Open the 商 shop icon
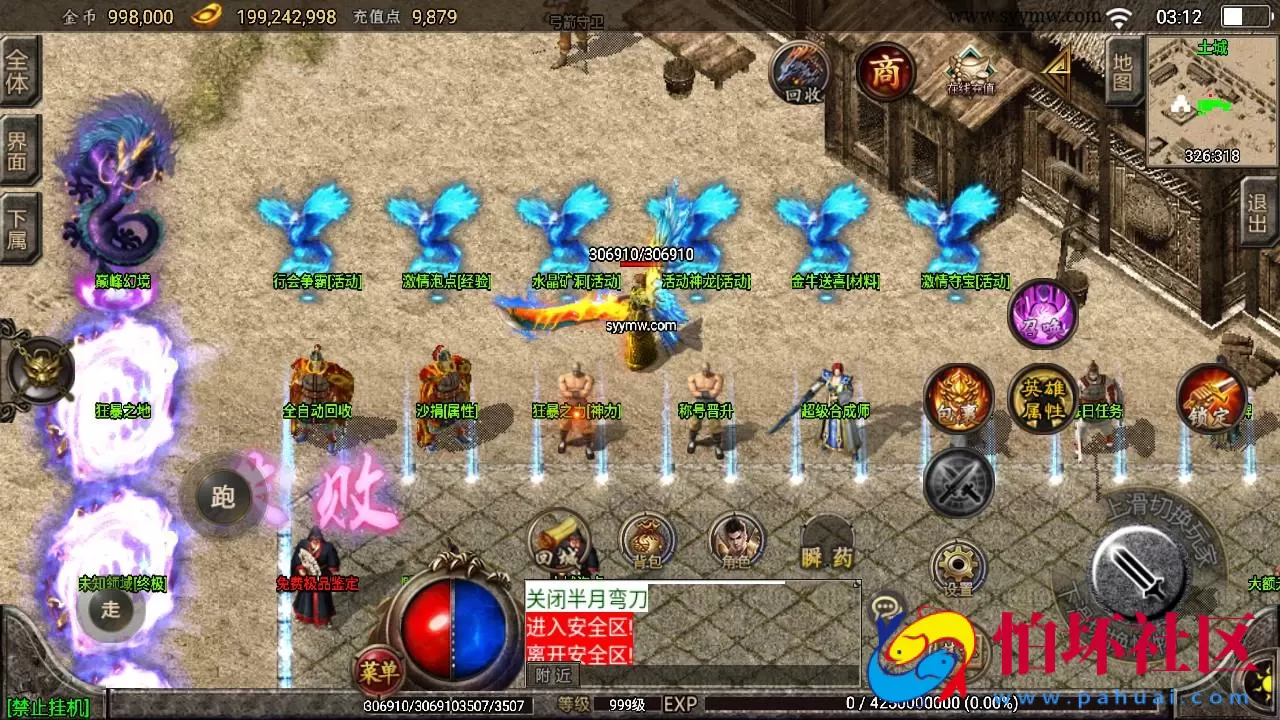 (x=884, y=72)
